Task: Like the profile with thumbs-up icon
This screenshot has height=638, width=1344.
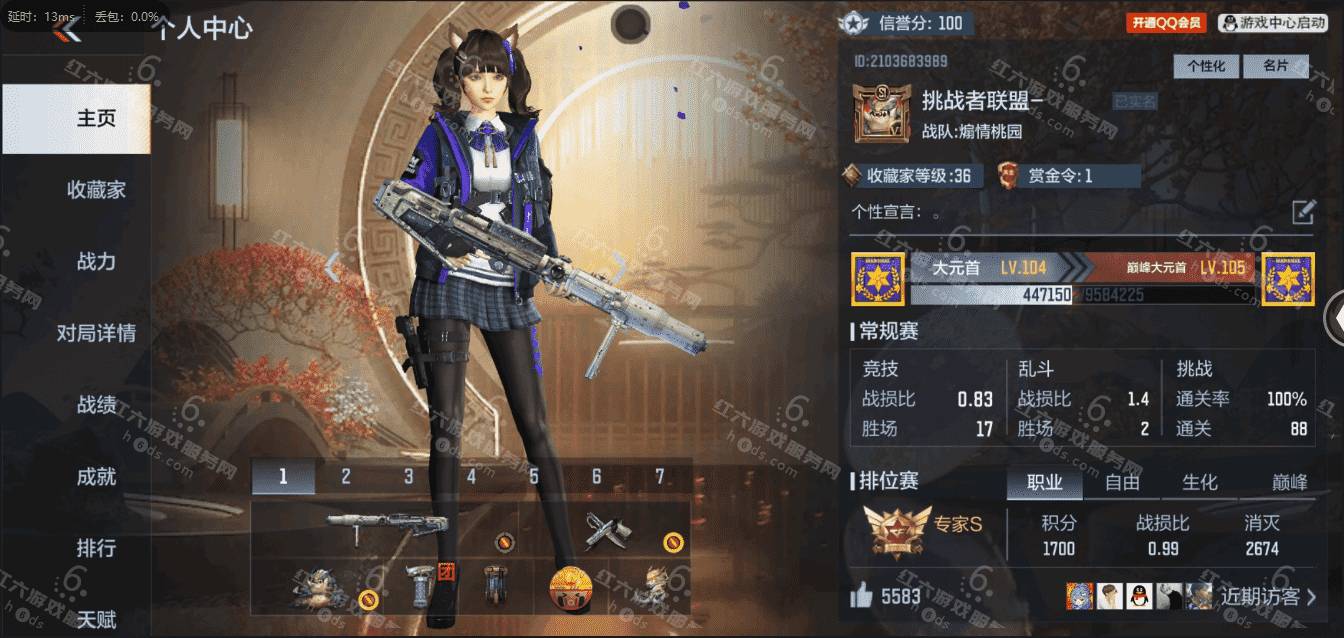Action: 861,597
